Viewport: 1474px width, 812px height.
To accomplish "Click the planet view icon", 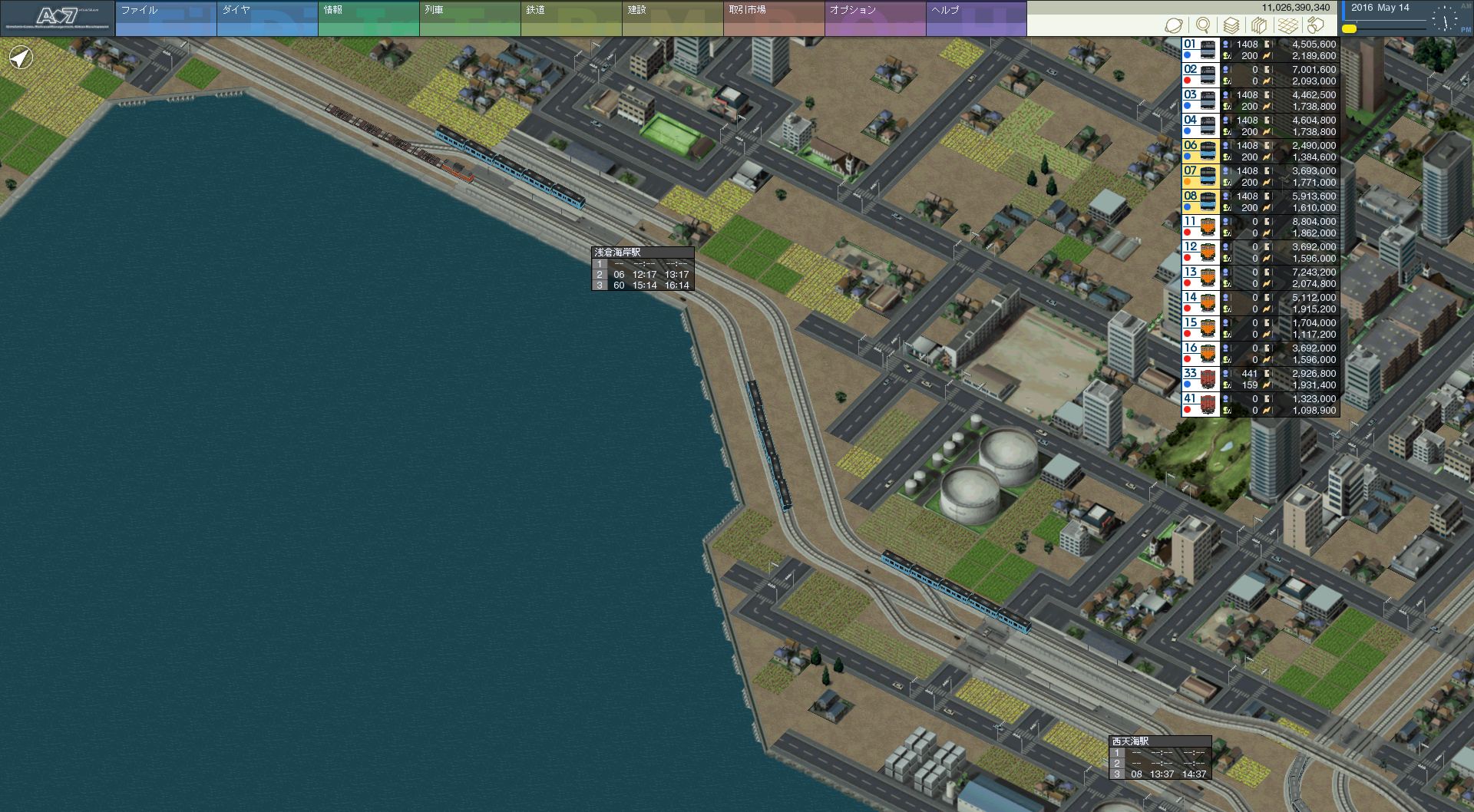I will point(1174,25).
